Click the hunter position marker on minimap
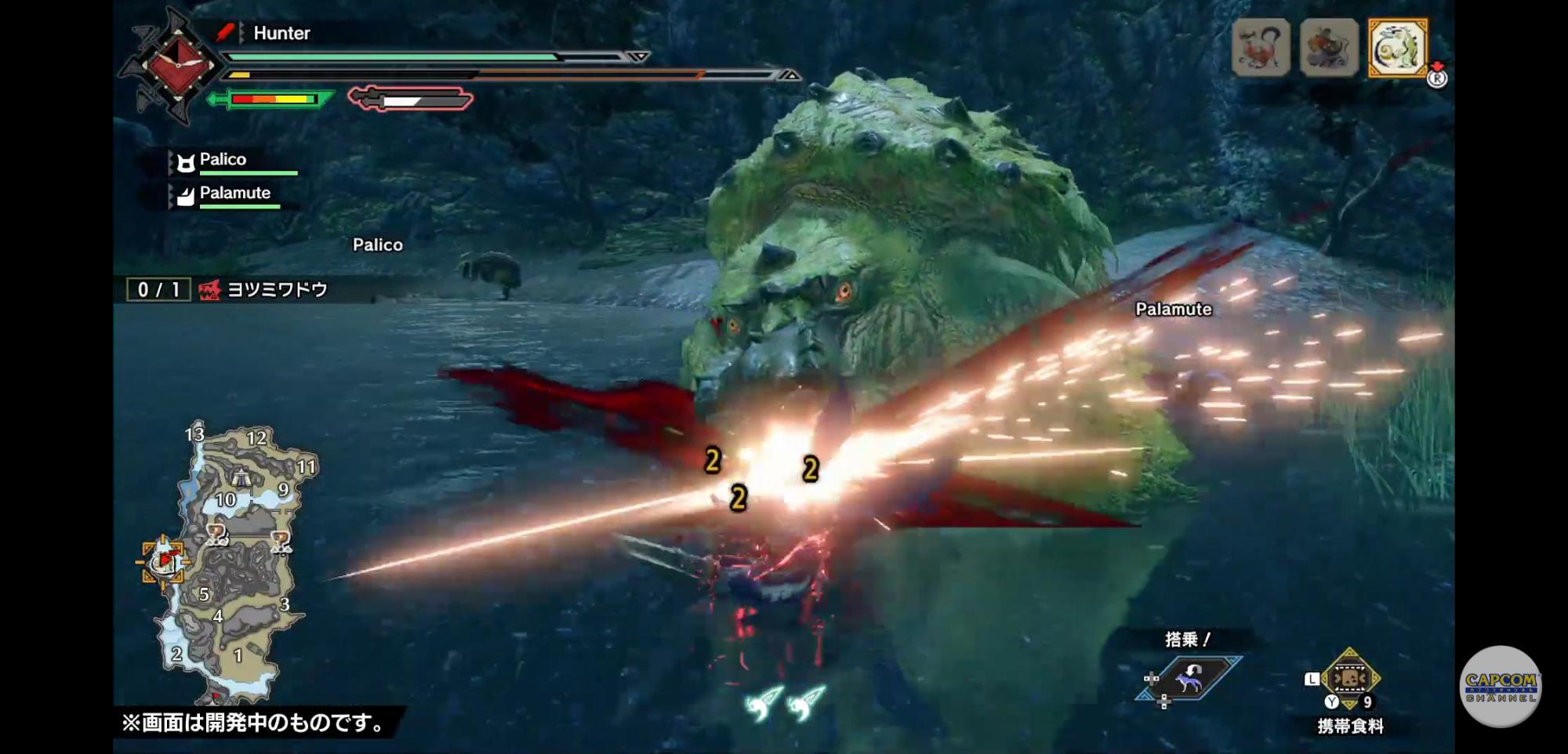The image size is (1568, 754). 165,561
